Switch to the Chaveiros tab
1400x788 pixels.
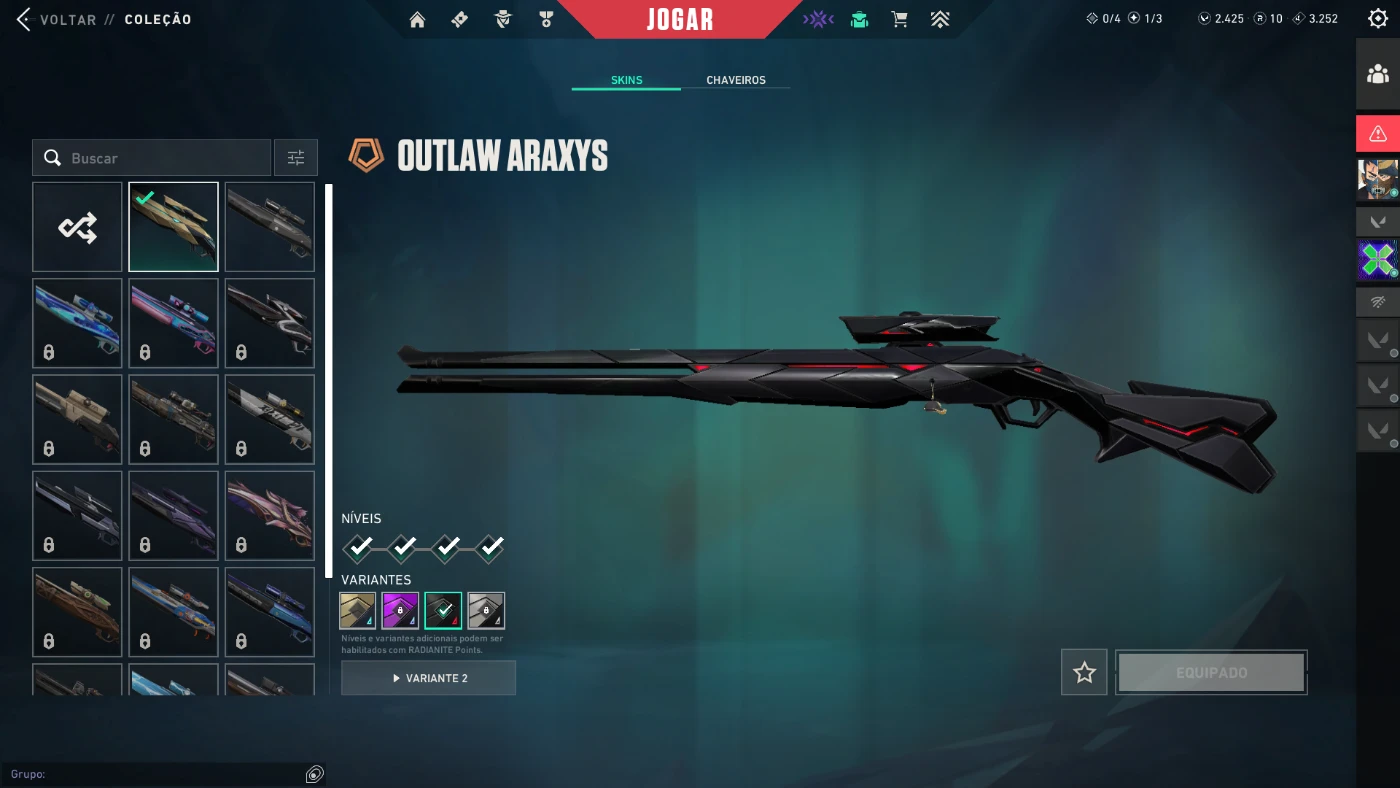pyautogui.click(x=735, y=80)
